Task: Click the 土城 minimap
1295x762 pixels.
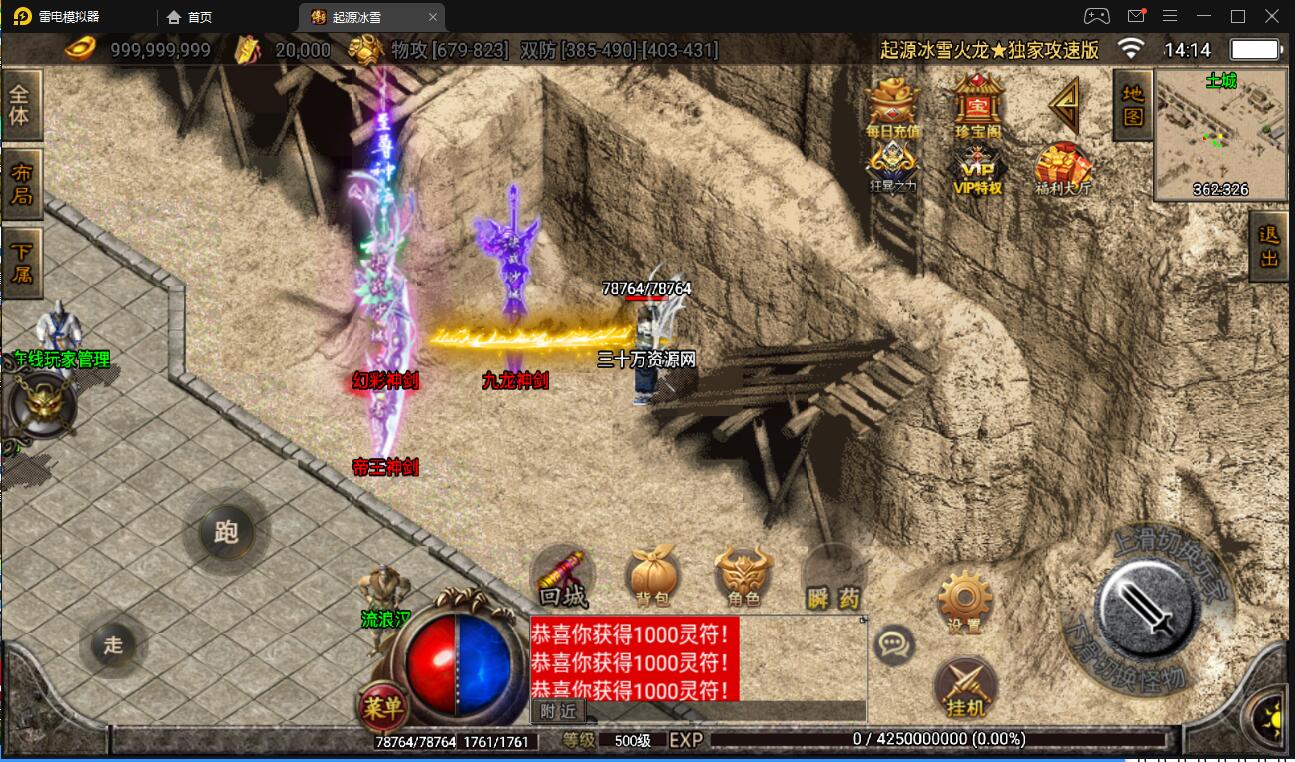Action: pyautogui.click(x=1220, y=134)
